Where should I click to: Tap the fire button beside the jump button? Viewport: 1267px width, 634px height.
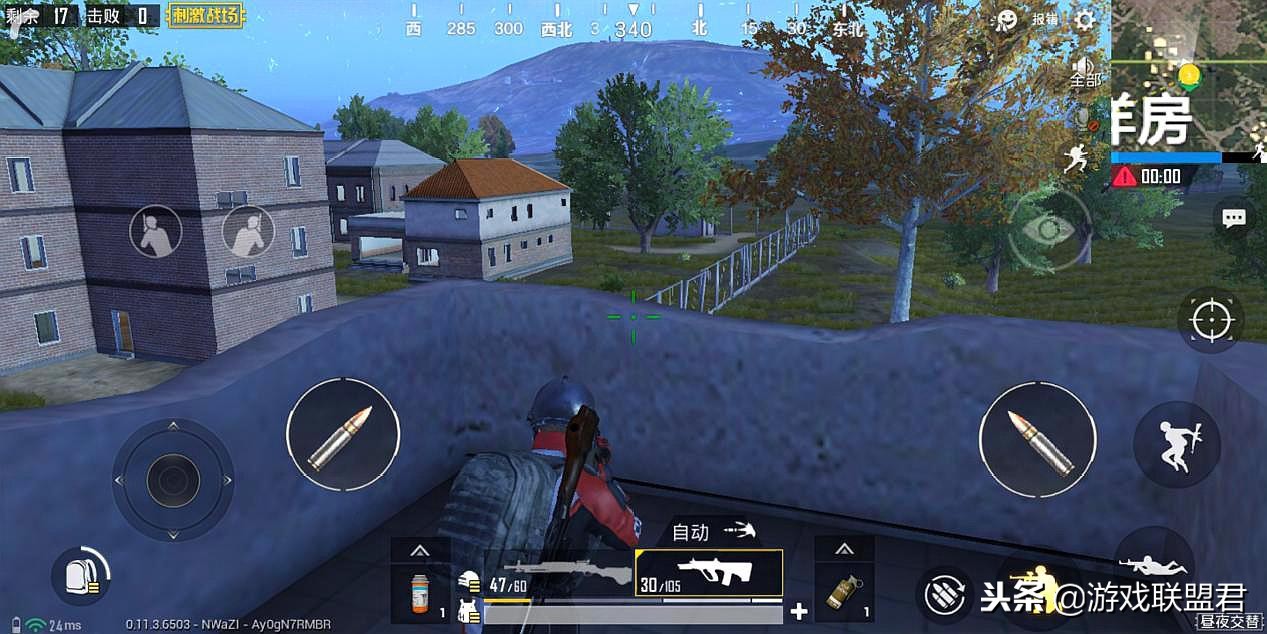coord(1037,439)
